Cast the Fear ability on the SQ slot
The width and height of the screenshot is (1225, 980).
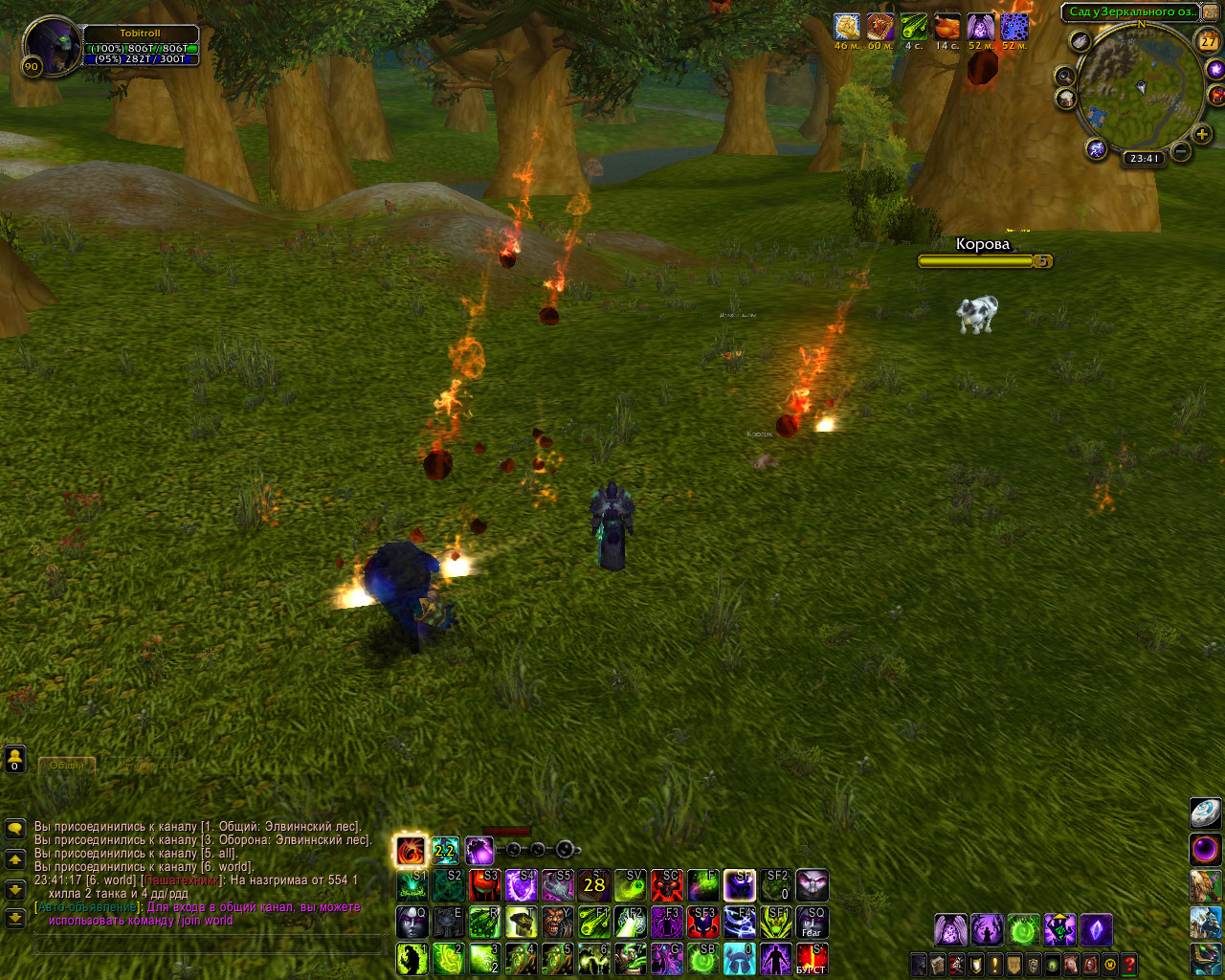click(812, 923)
